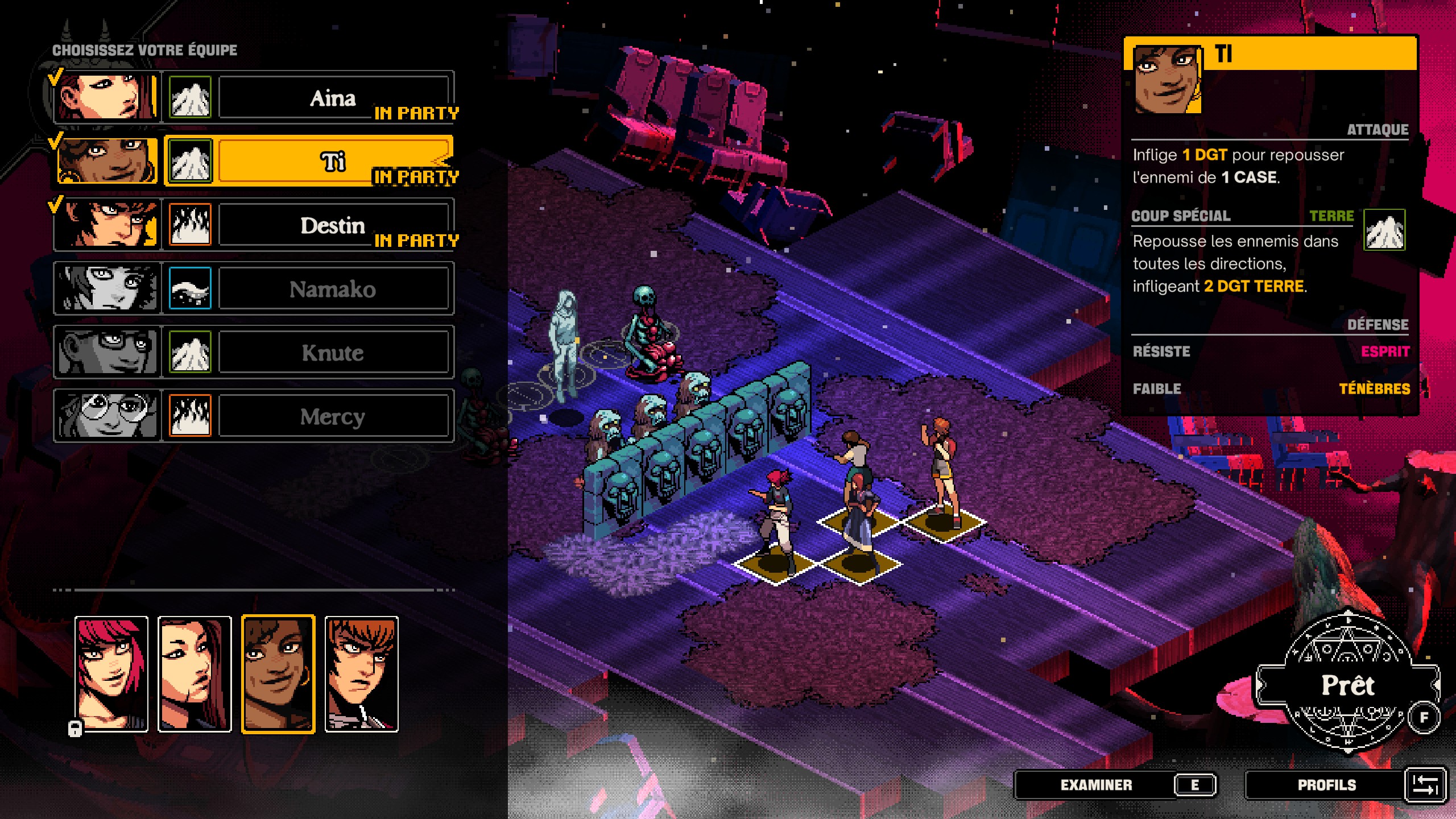Click Namako's water element icon

[191, 288]
